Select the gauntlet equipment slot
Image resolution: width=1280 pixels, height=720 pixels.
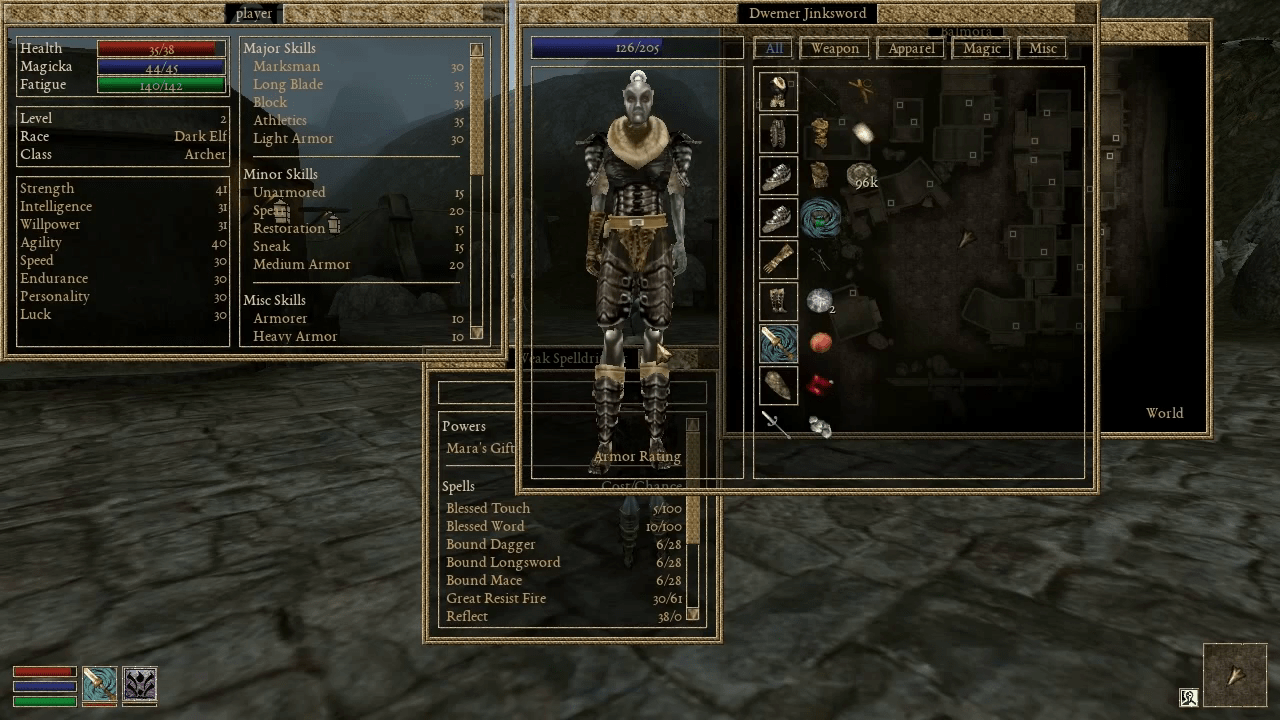777,259
